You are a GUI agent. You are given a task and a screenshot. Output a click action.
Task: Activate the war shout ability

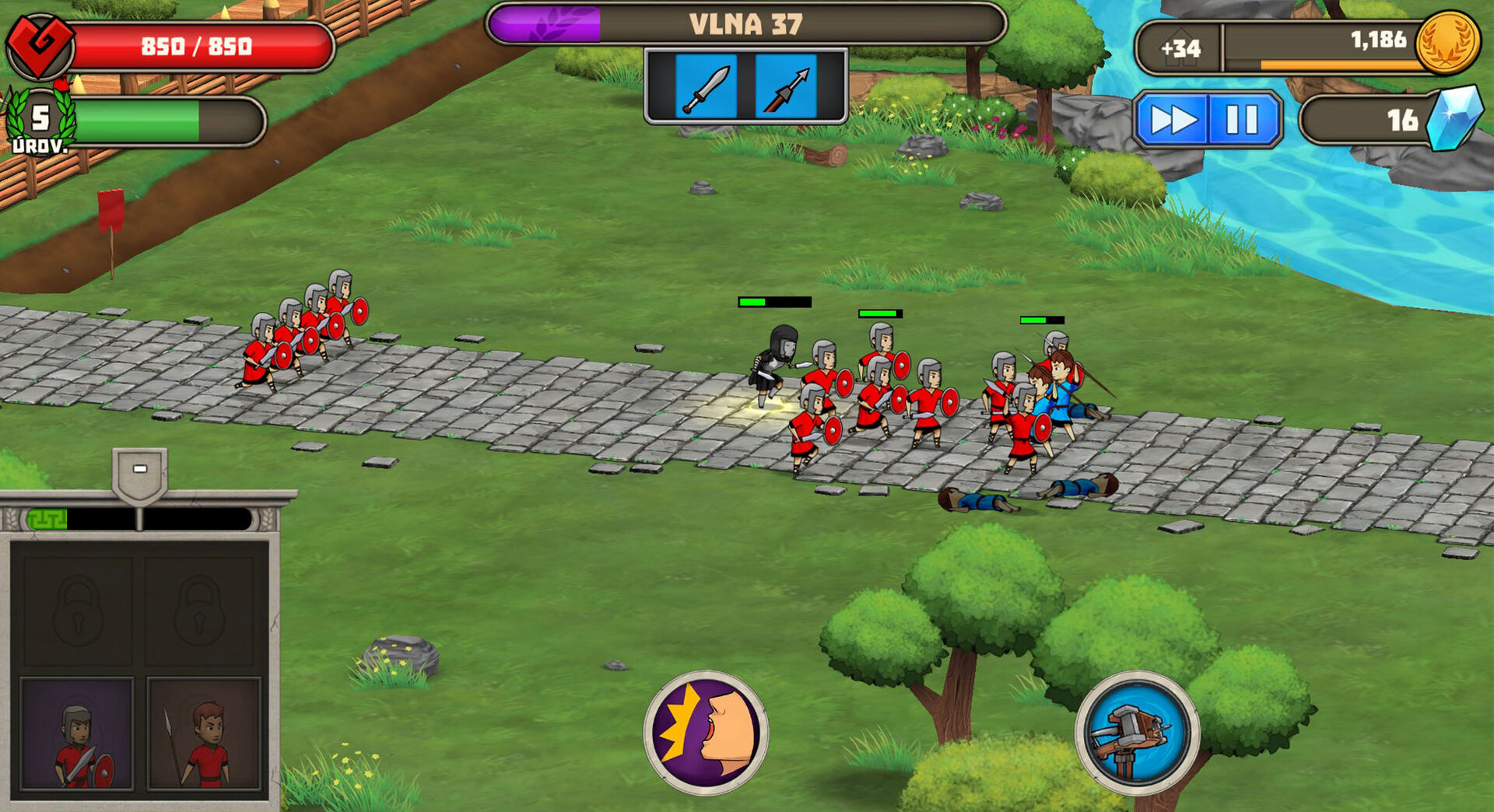[706, 733]
